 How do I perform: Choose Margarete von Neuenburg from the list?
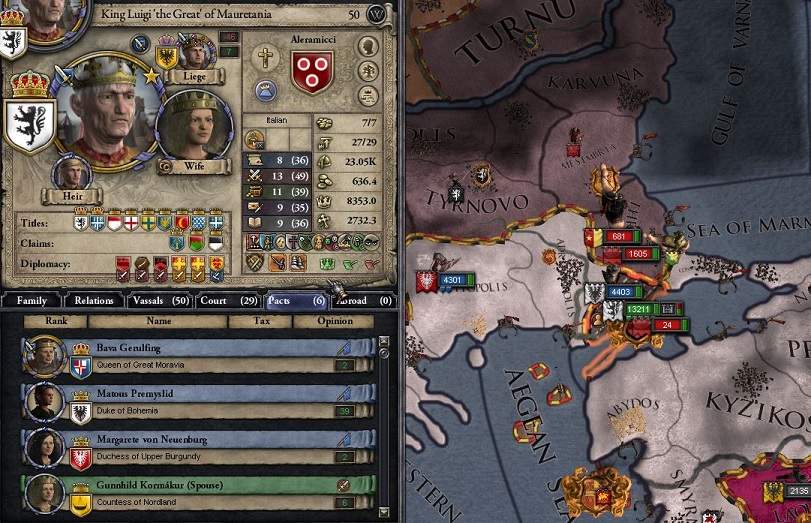198,448
